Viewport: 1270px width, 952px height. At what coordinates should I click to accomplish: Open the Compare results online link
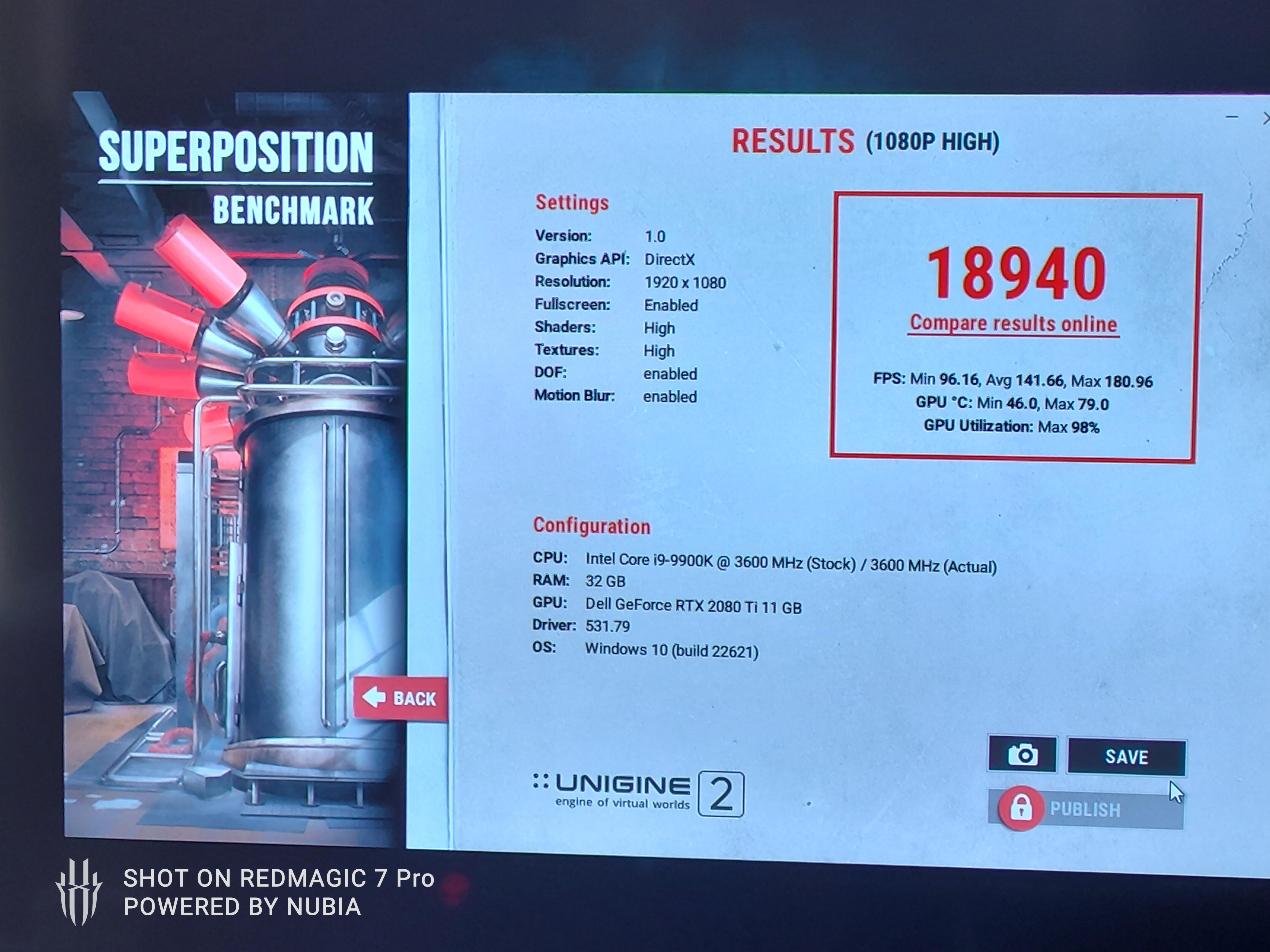1013,324
